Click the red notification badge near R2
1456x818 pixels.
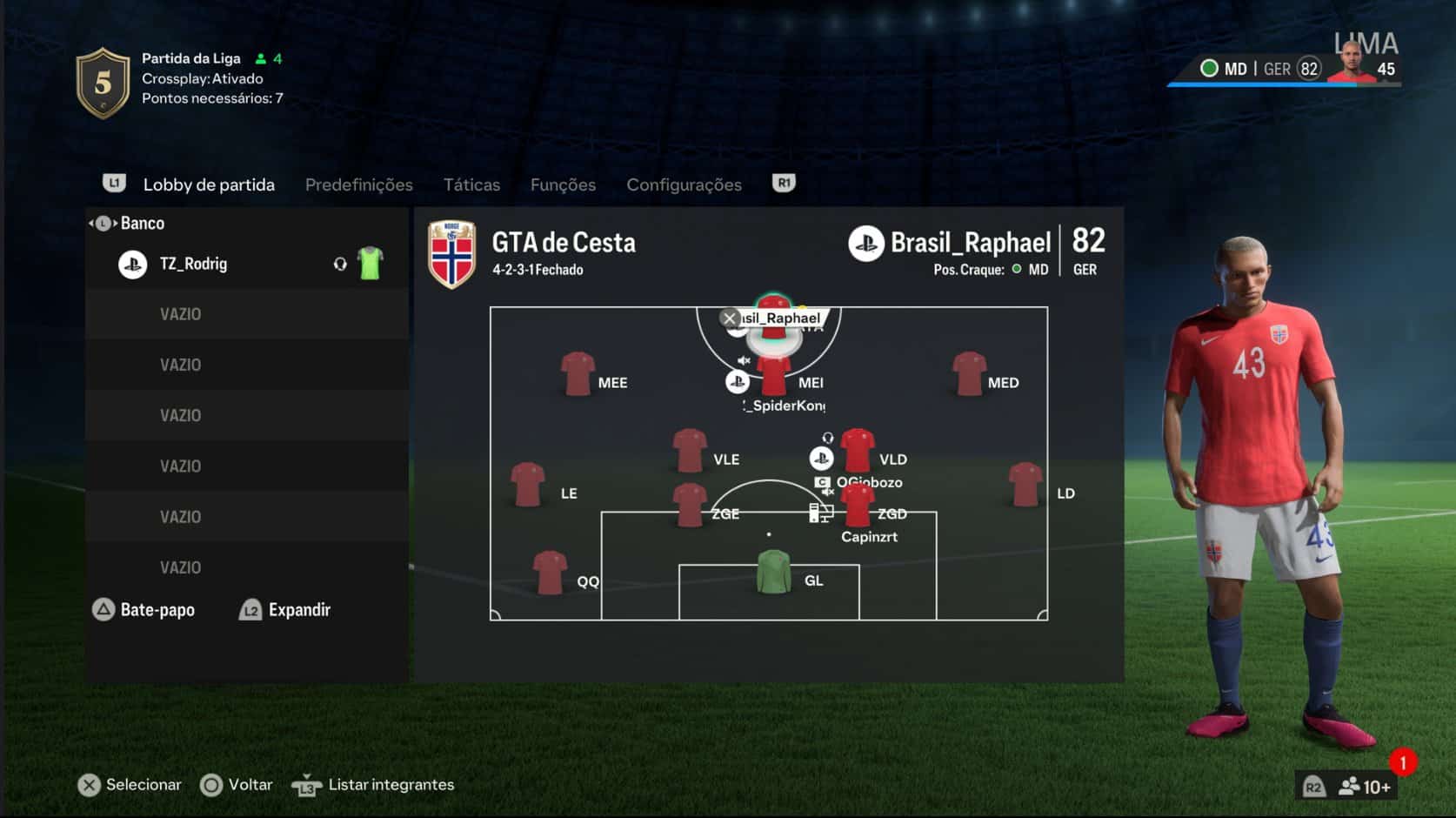click(1402, 761)
